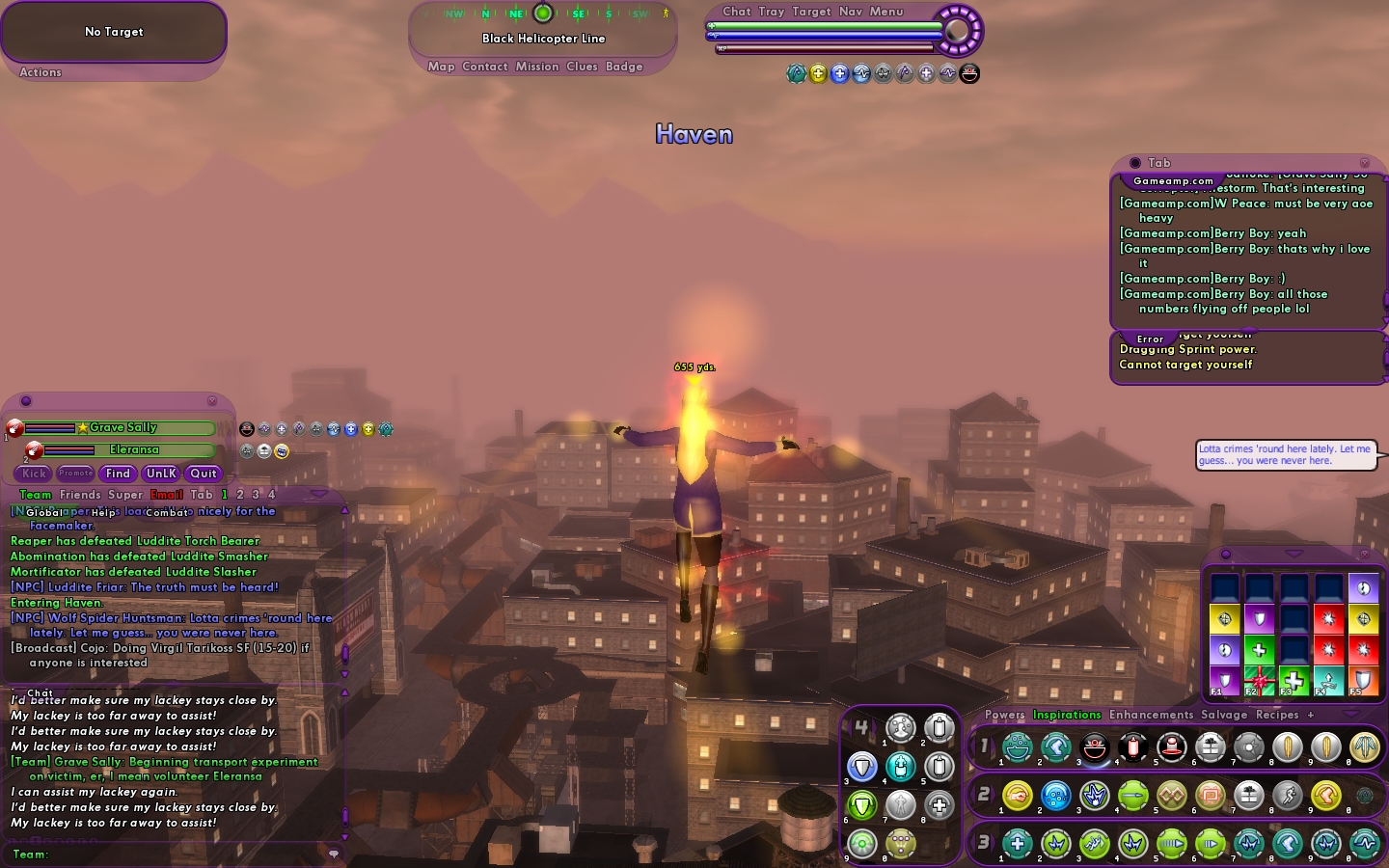Open the Map window
Image resolution: width=1389 pixels, height=868 pixels.
tap(441, 67)
